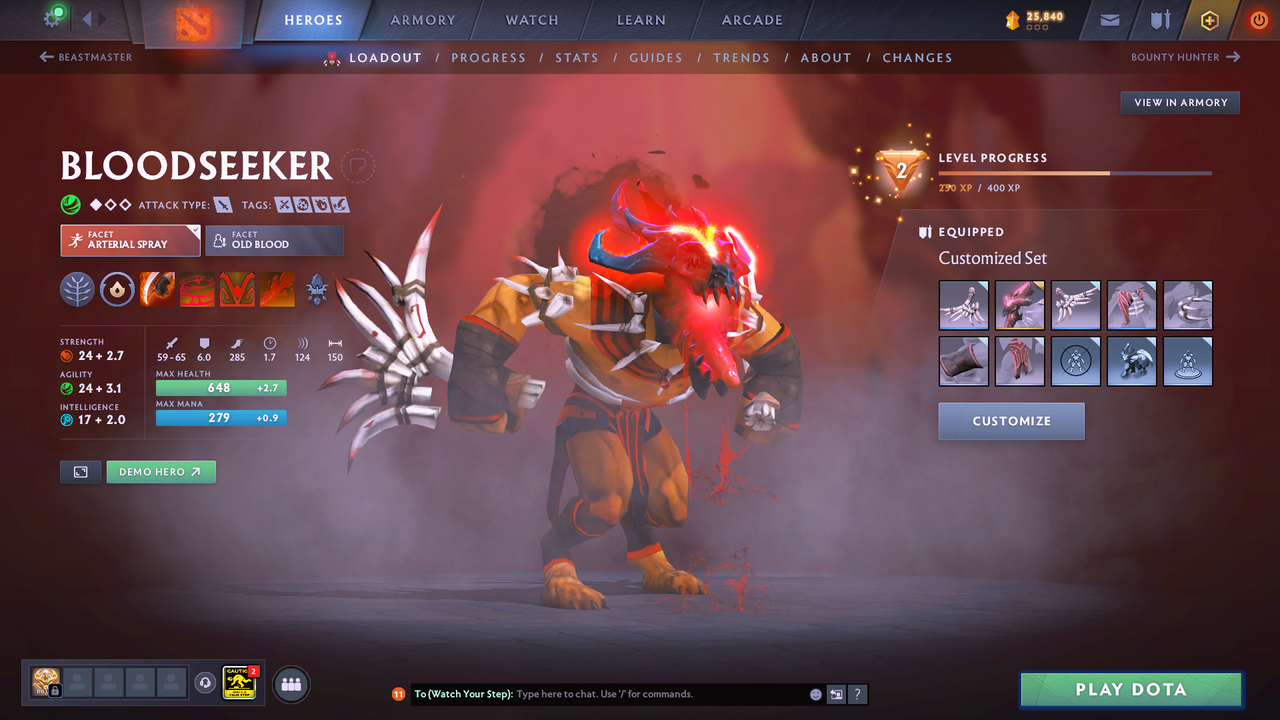Click the voice chat headset icon
The width and height of the screenshot is (1280, 720).
pos(206,684)
